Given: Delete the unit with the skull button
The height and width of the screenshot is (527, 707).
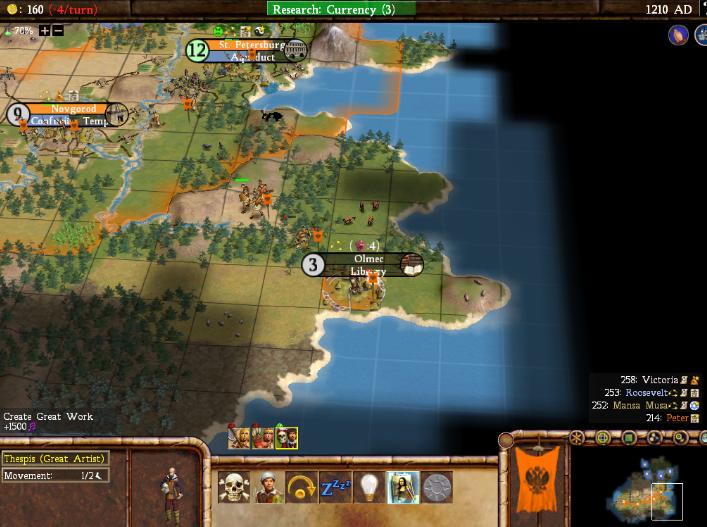Looking at the screenshot, I should pos(234,487).
